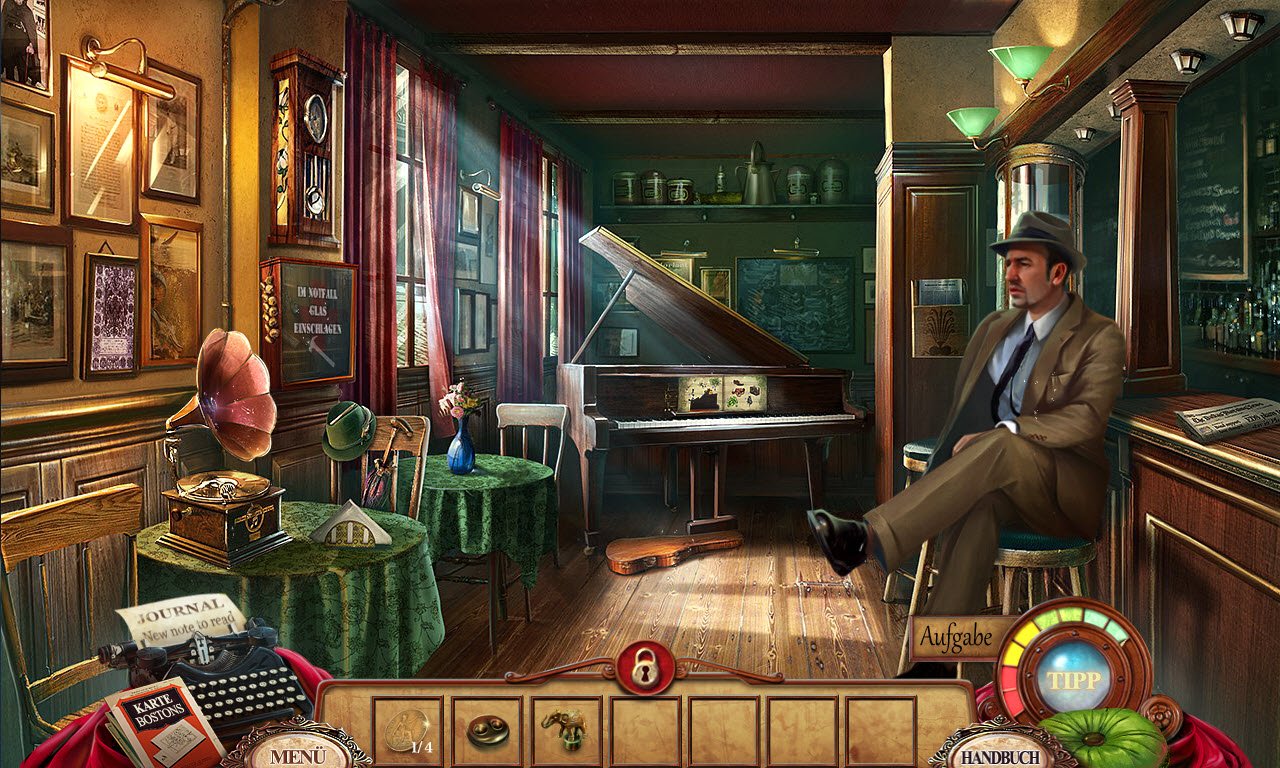Read the Journal new note
This screenshot has height=768, width=1280.
tap(180, 618)
